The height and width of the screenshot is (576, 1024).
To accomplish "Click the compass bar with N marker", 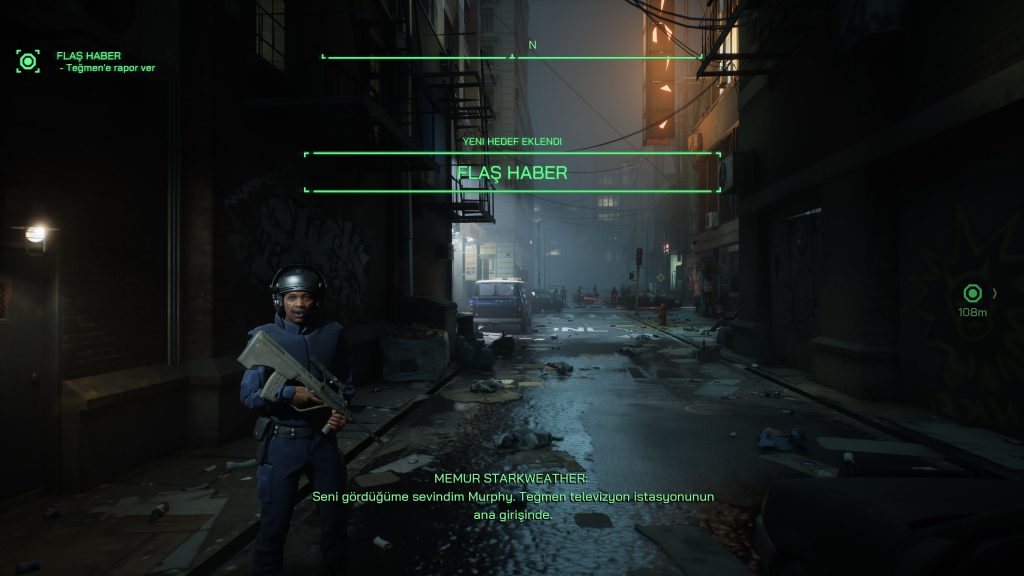I will tap(513, 56).
